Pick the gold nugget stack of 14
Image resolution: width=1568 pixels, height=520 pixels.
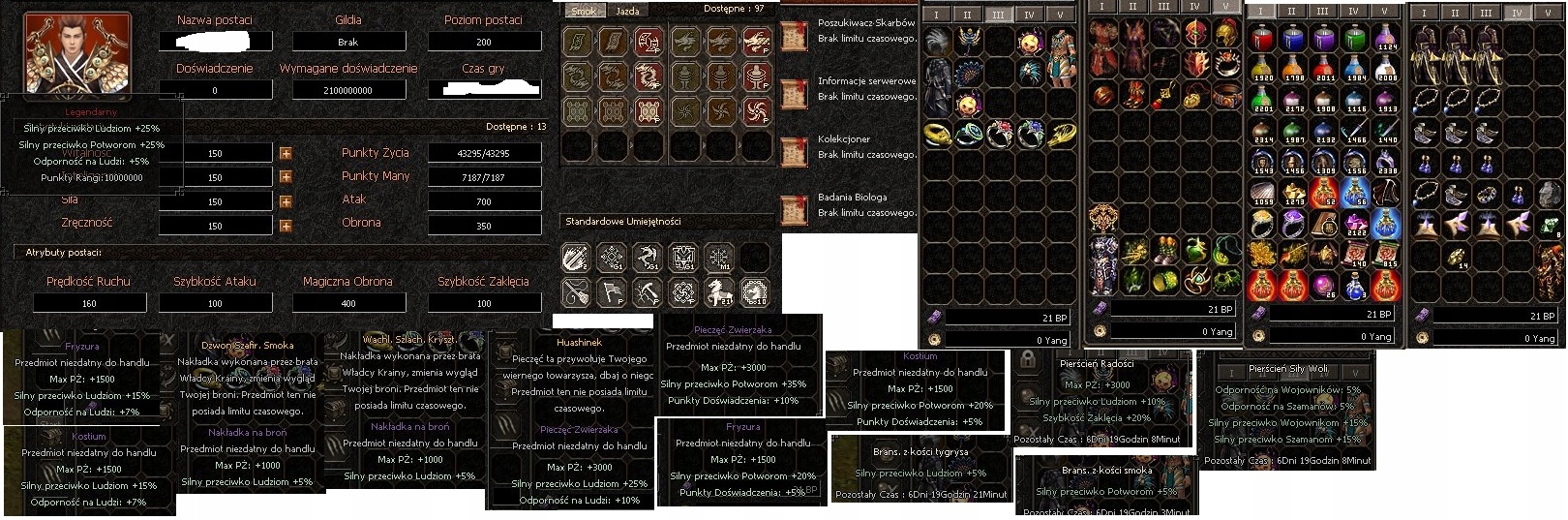pyautogui.click(x=1455, y=256)
